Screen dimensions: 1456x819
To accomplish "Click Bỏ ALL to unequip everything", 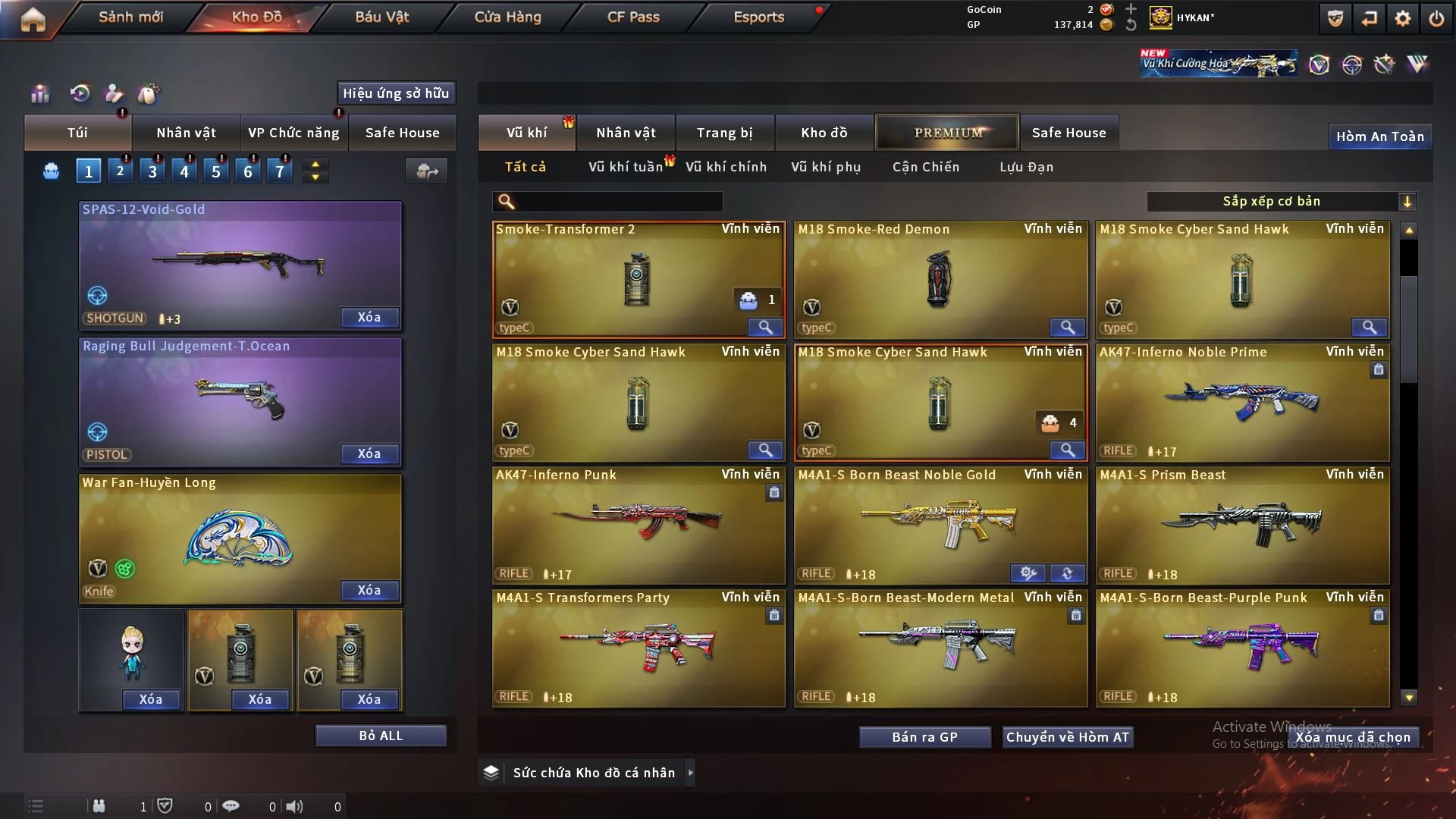I will (x=381, y=736).
